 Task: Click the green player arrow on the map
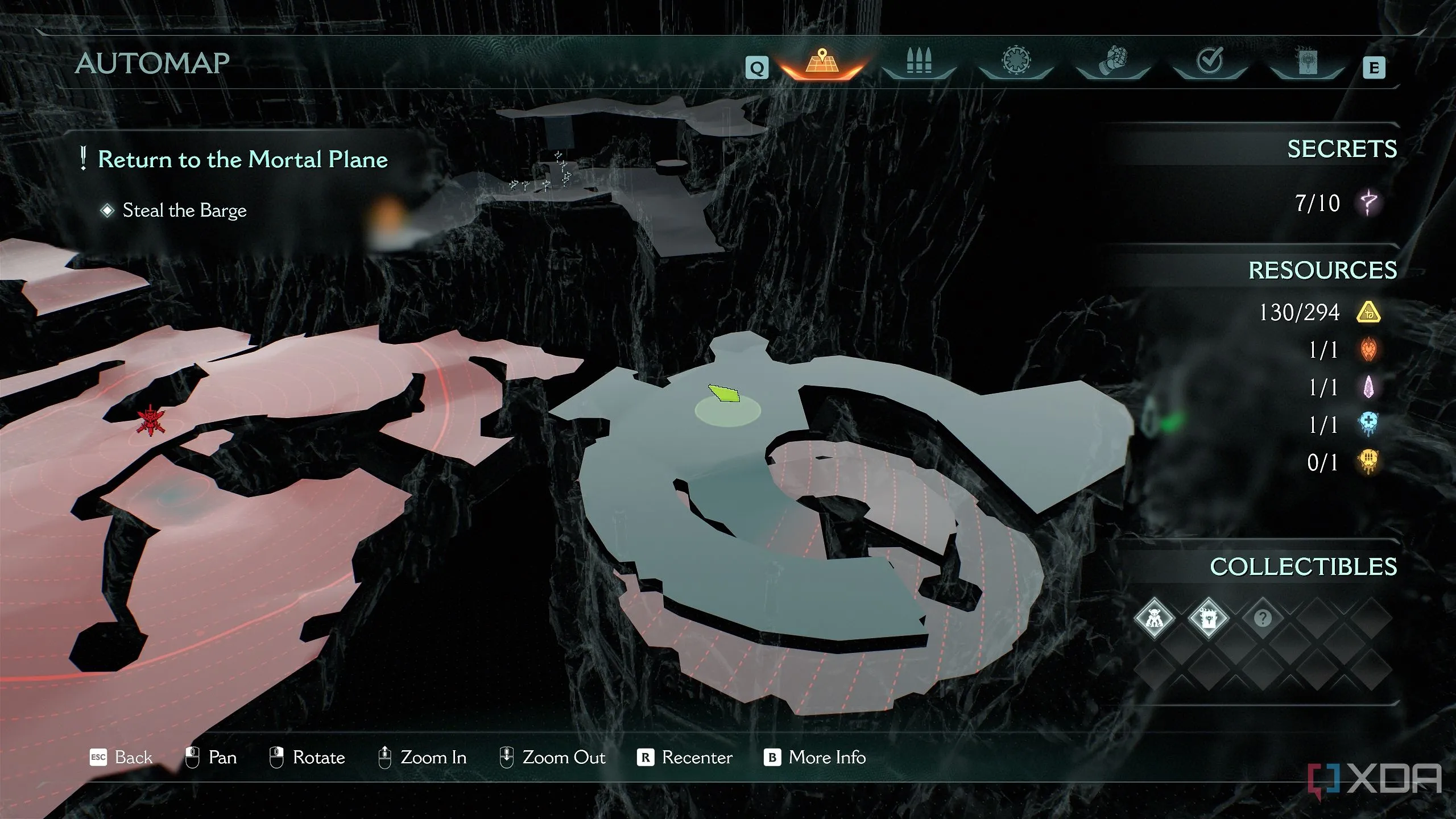[724, 394]
